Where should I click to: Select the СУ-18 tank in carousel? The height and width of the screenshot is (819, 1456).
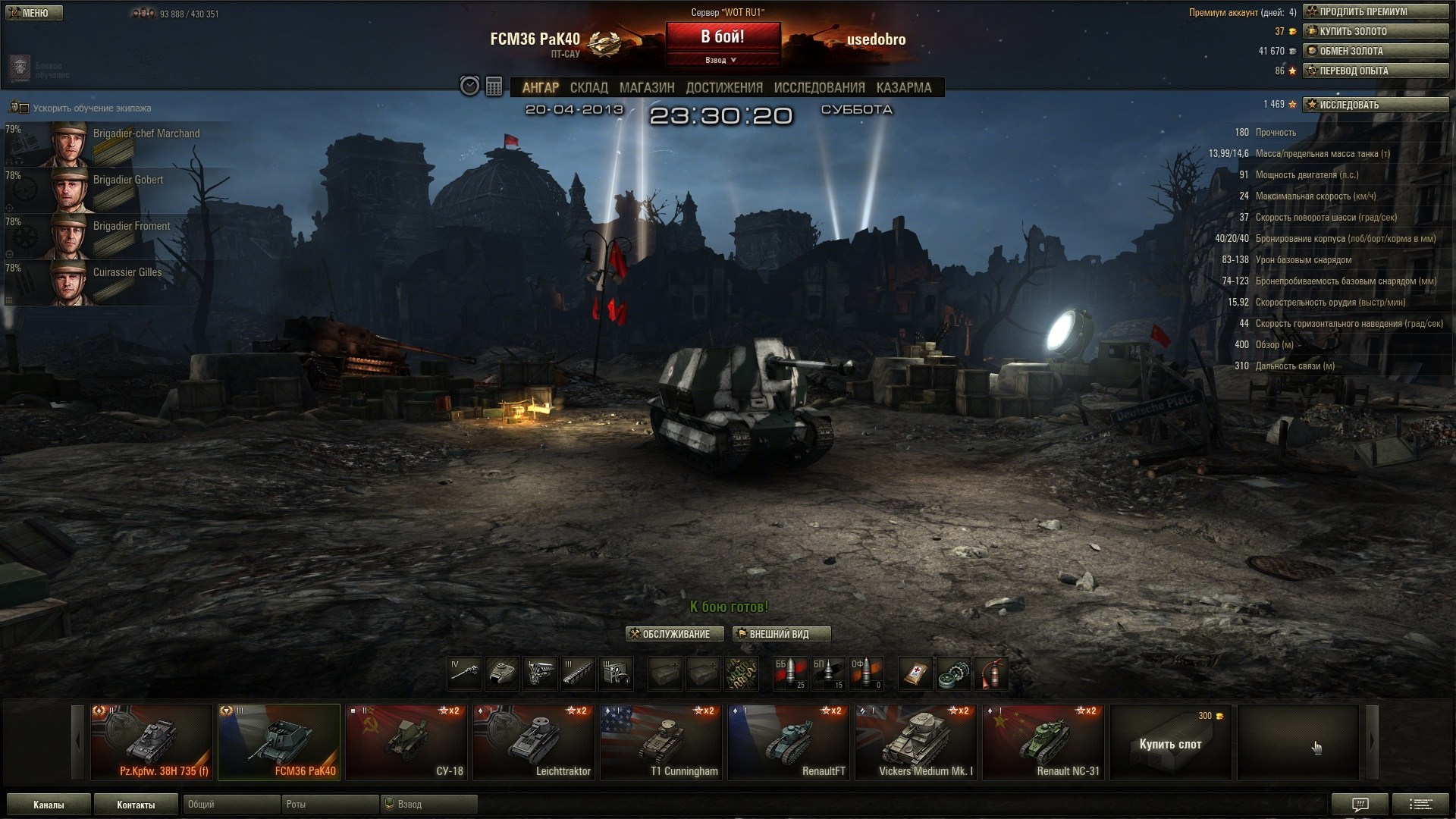click(x=406, y=742)
